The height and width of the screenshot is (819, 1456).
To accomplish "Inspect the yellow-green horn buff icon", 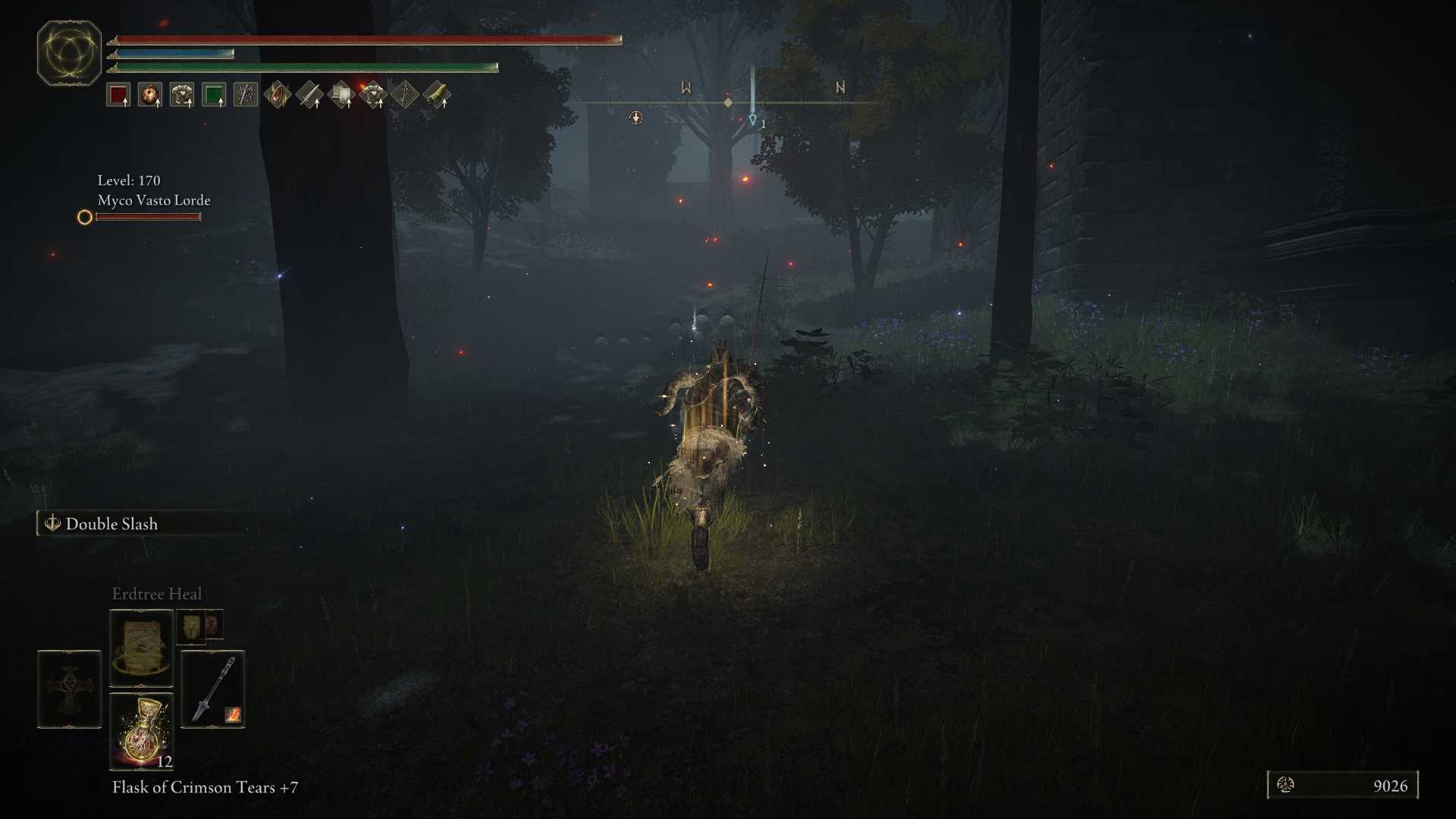I will pyautogui.click(x=437, y=96).
